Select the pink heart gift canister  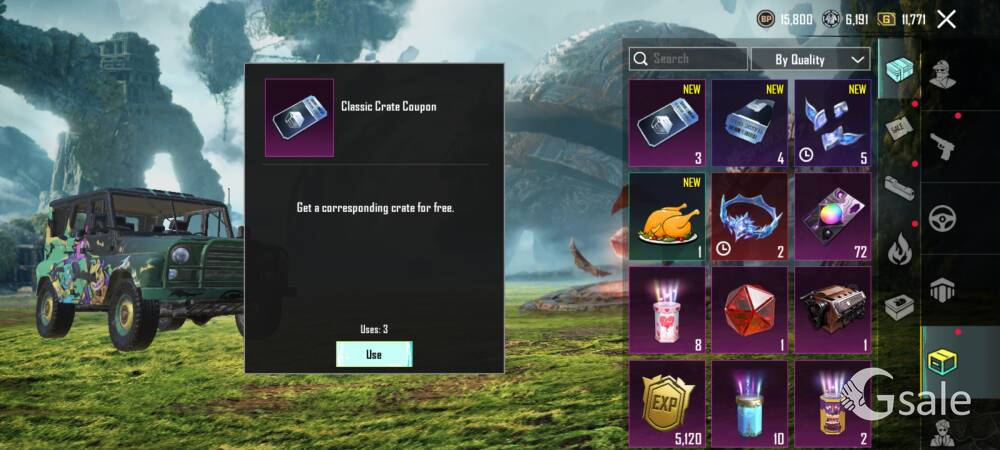pos(667,310)
